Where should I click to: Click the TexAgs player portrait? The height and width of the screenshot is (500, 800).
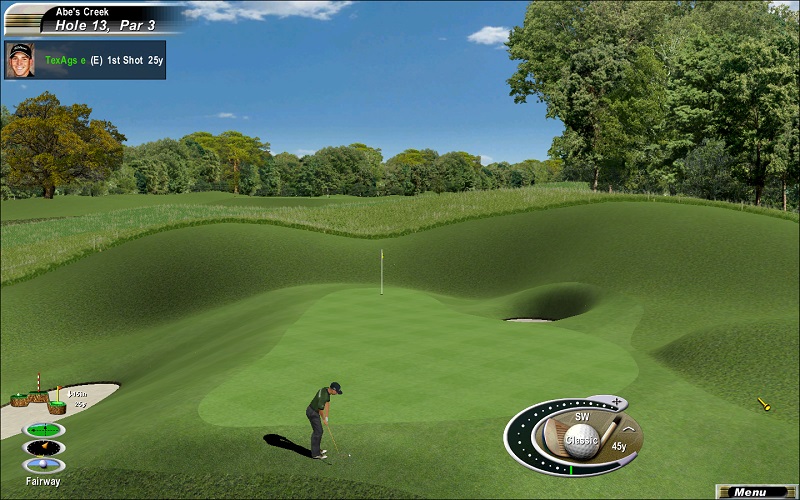coord(20,60)
